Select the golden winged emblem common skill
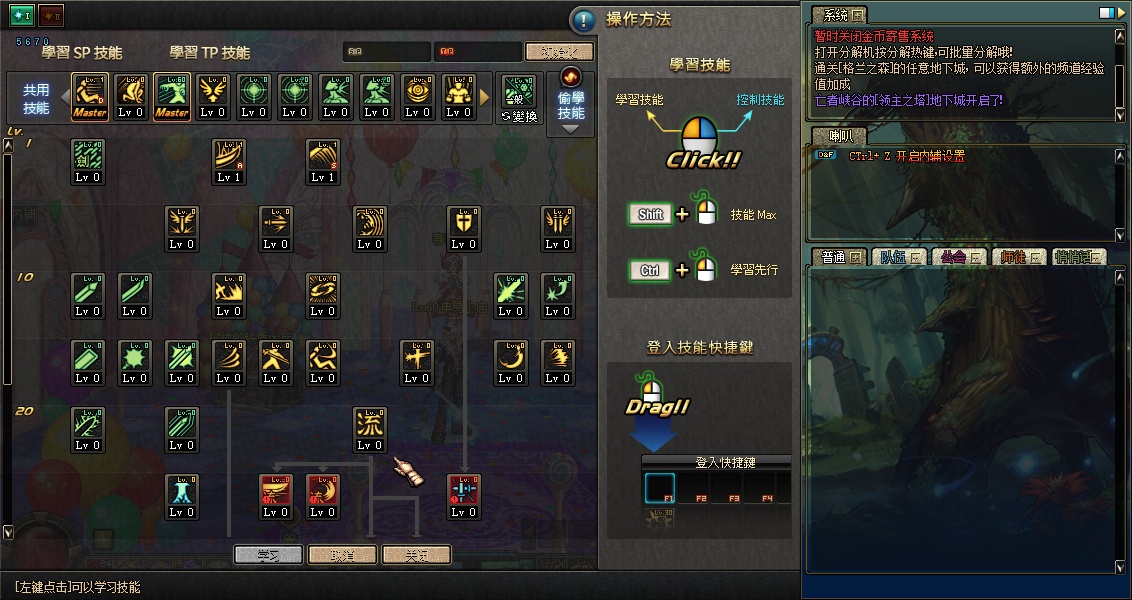The image size is (1132, 600). point(212,97)
